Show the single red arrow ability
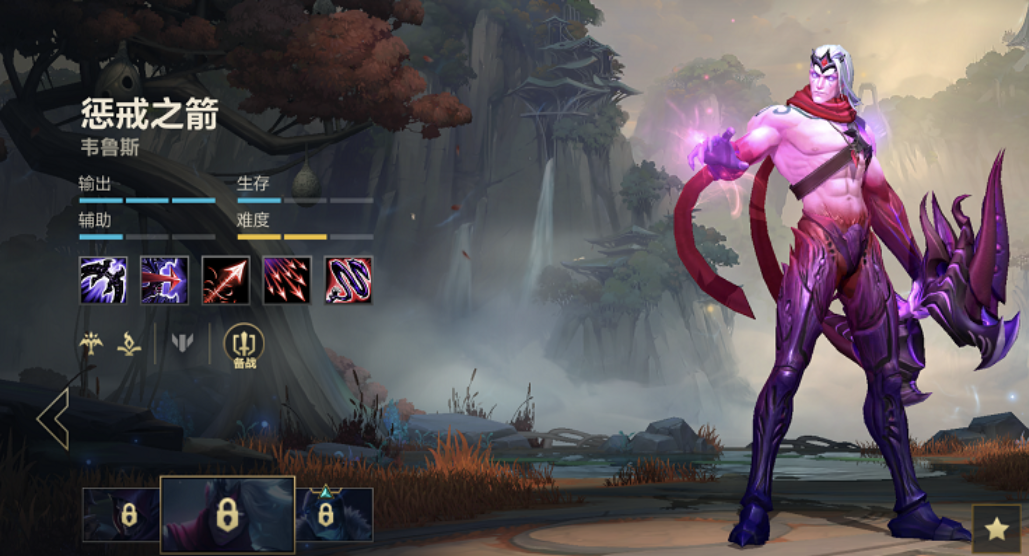 click(x=225, y=280)
